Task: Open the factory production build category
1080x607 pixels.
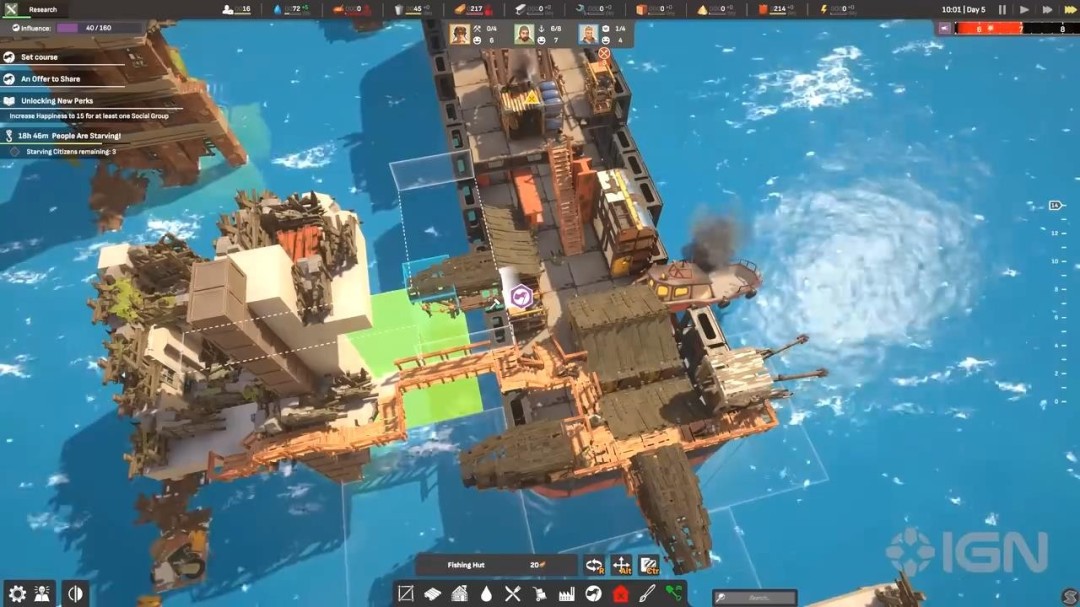Action: point(567,593)
